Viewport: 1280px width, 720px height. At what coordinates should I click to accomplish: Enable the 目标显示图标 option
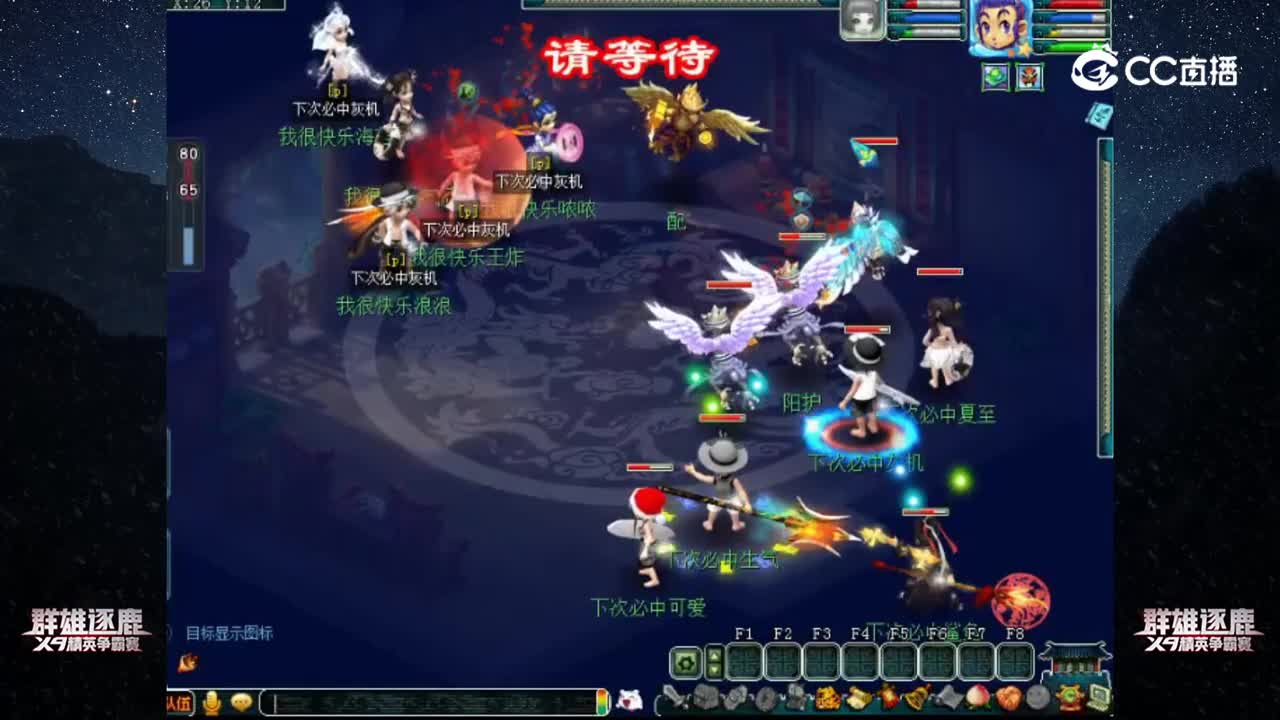pyautogui.click(x=228, y=633)
